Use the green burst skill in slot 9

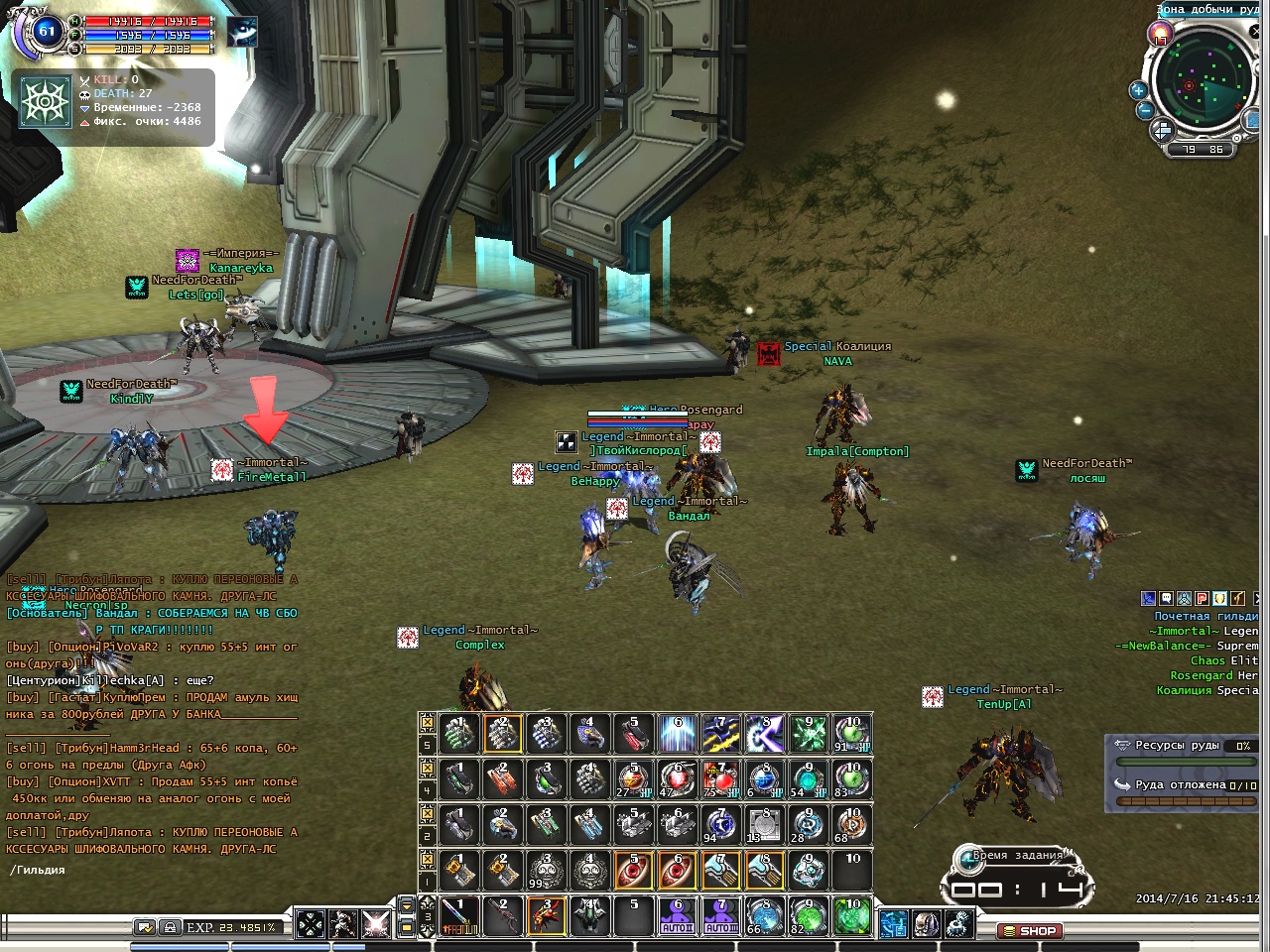coord(808,734)
